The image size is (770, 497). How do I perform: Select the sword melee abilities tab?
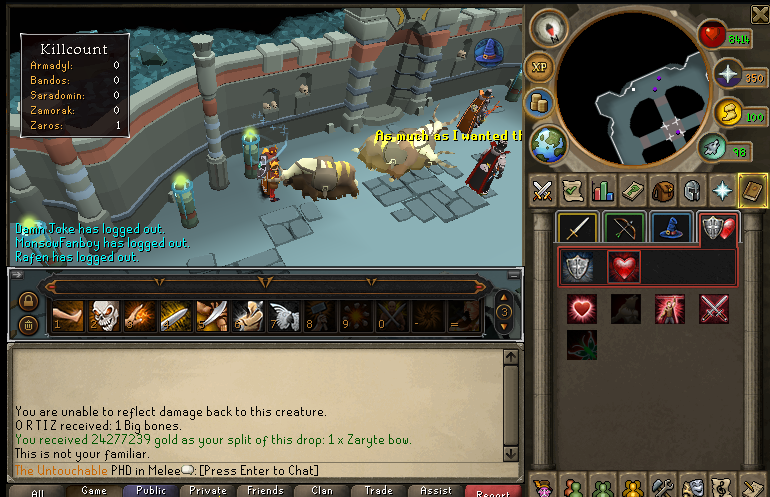(x=577, y=229)
